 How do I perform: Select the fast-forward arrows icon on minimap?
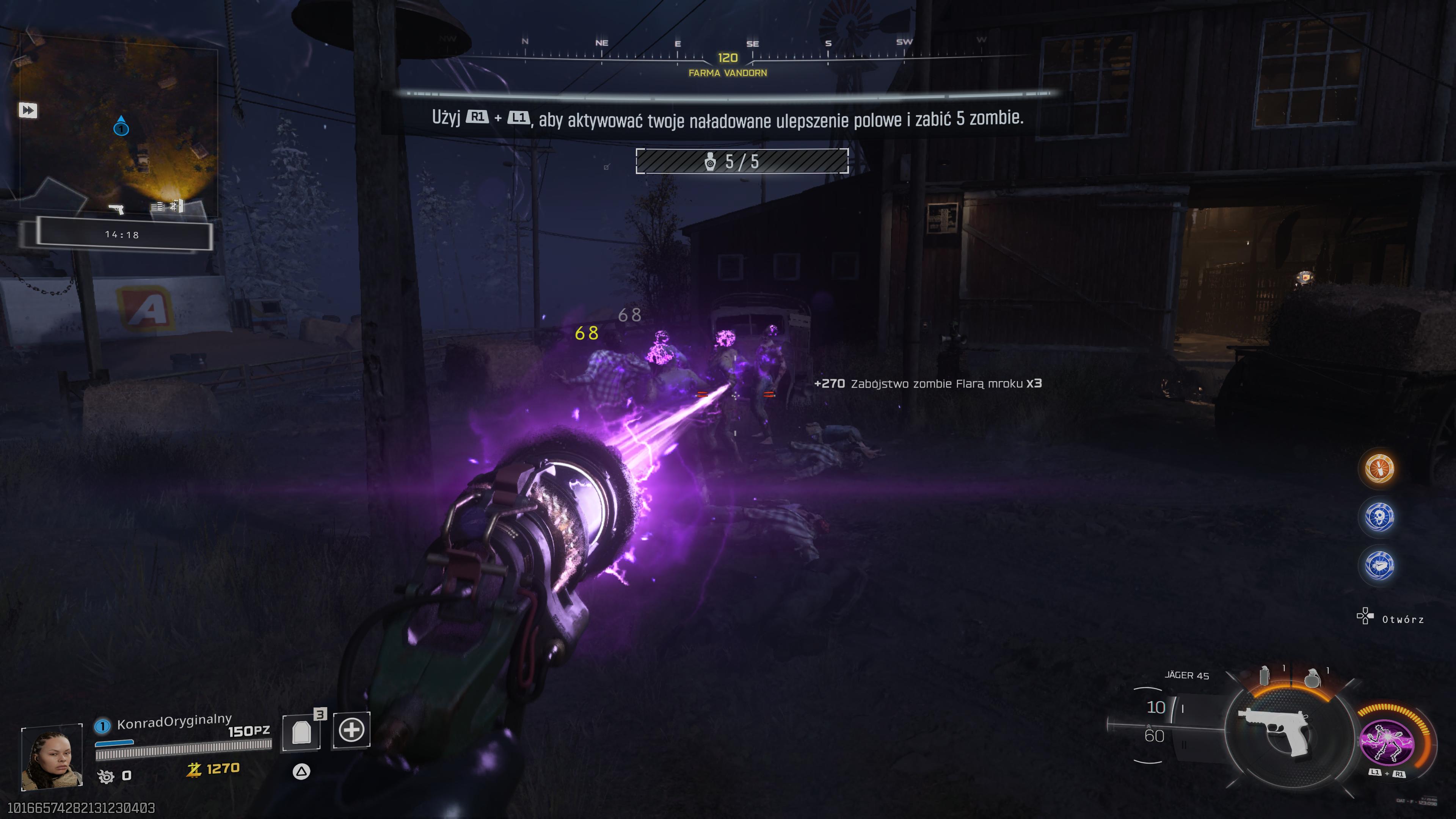coord(28,110)
